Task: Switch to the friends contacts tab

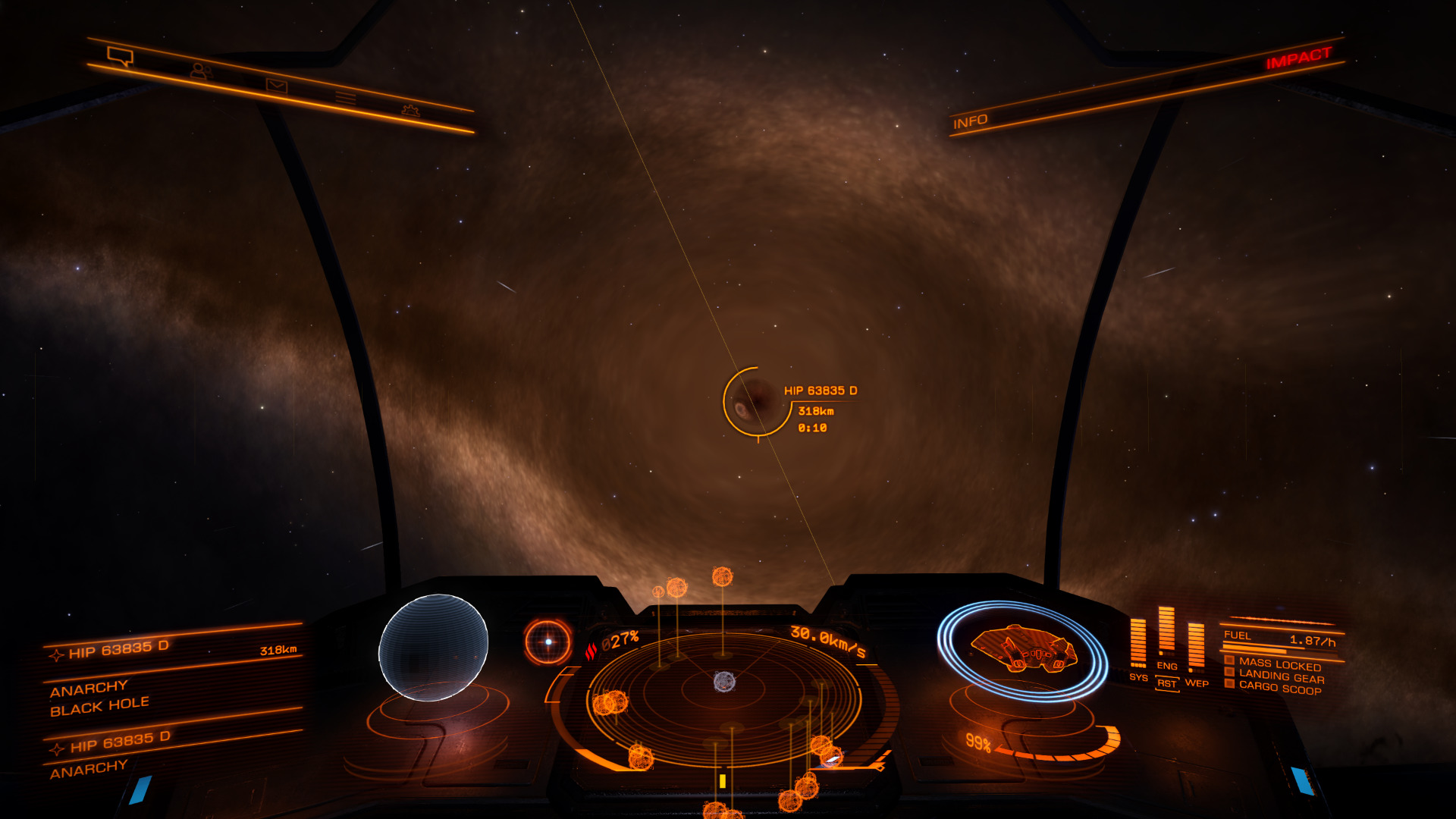Action: (201, 72)
